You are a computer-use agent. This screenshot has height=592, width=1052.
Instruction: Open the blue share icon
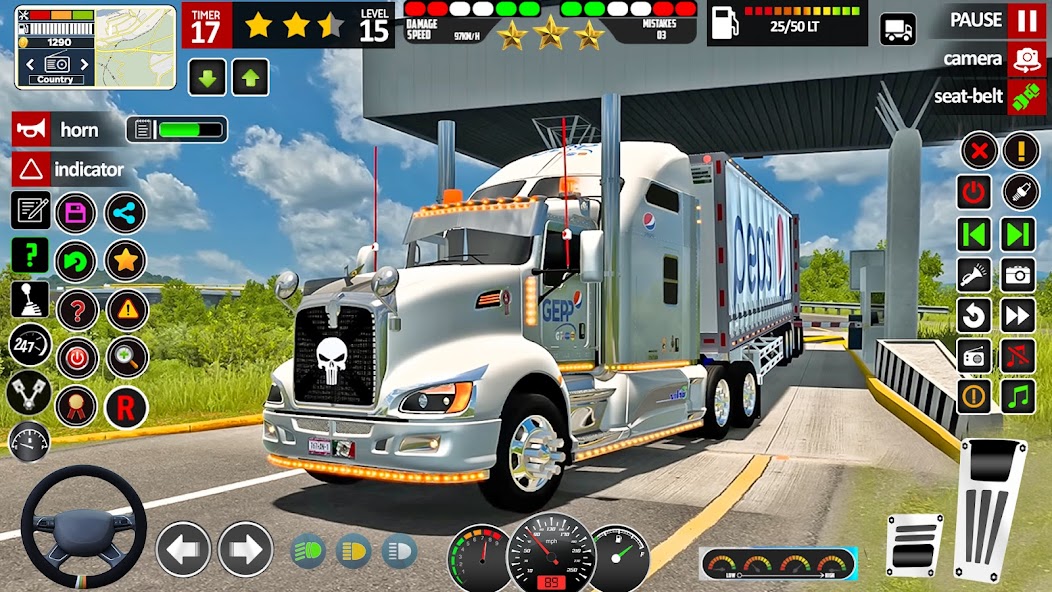click(126, 212)
